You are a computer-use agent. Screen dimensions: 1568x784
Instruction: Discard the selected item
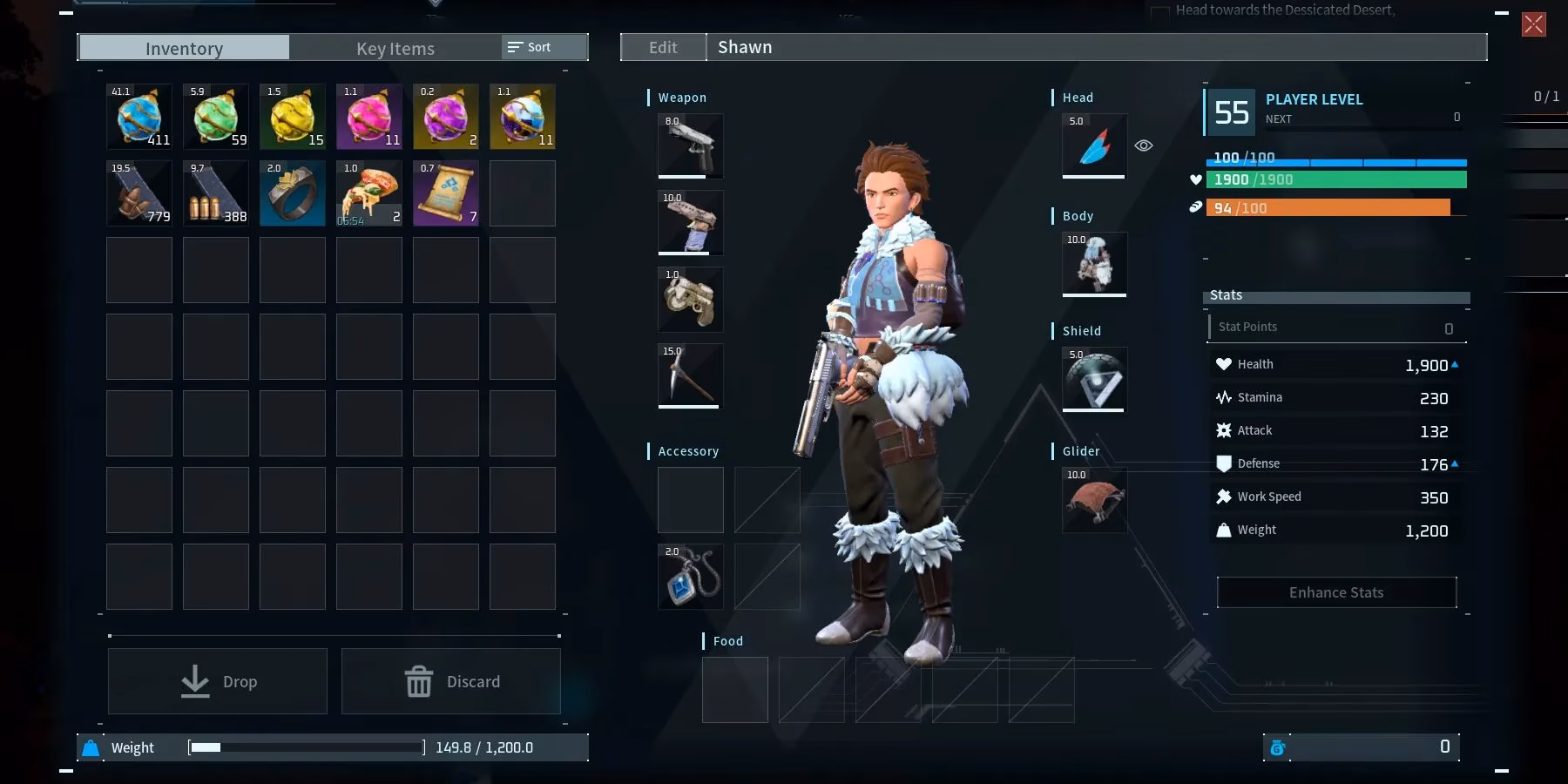pyautogui.click(x=451, y=681)
